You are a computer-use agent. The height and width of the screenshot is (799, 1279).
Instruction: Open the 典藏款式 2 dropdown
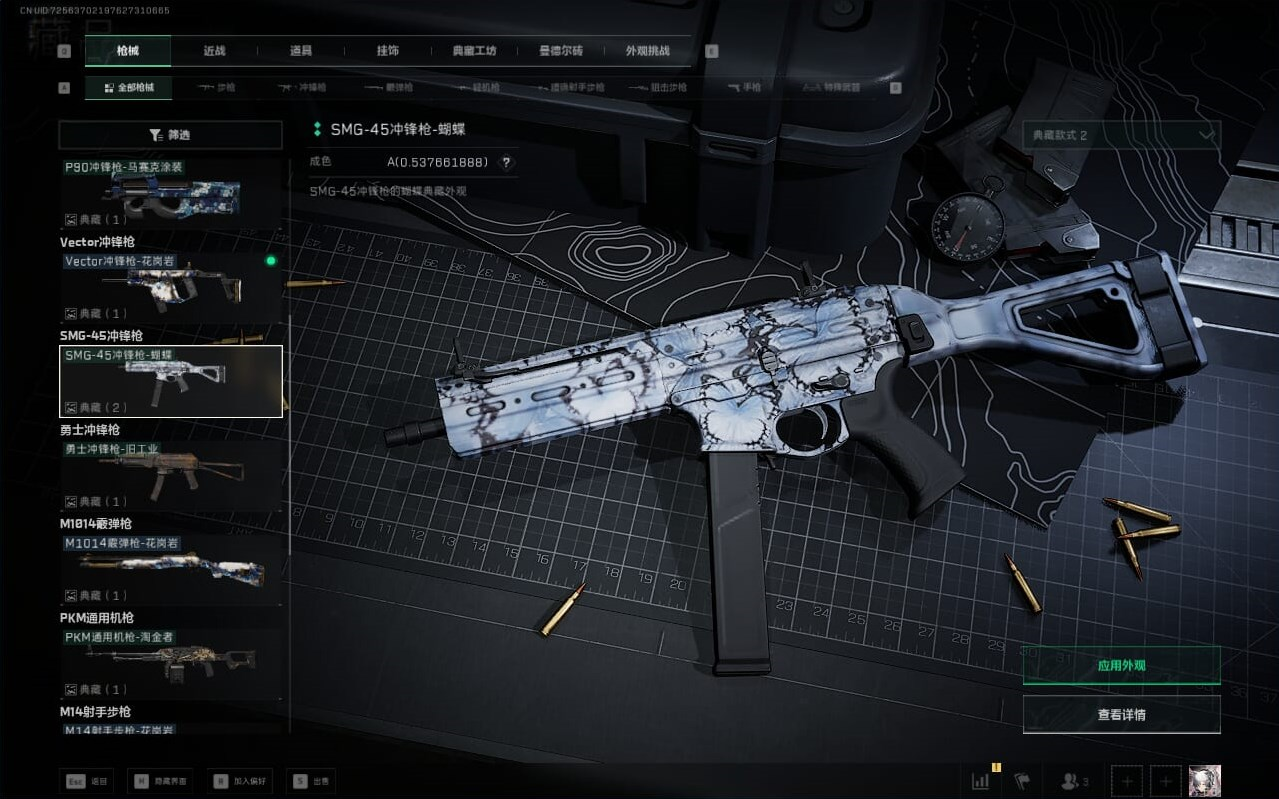tap(1121, 135)
